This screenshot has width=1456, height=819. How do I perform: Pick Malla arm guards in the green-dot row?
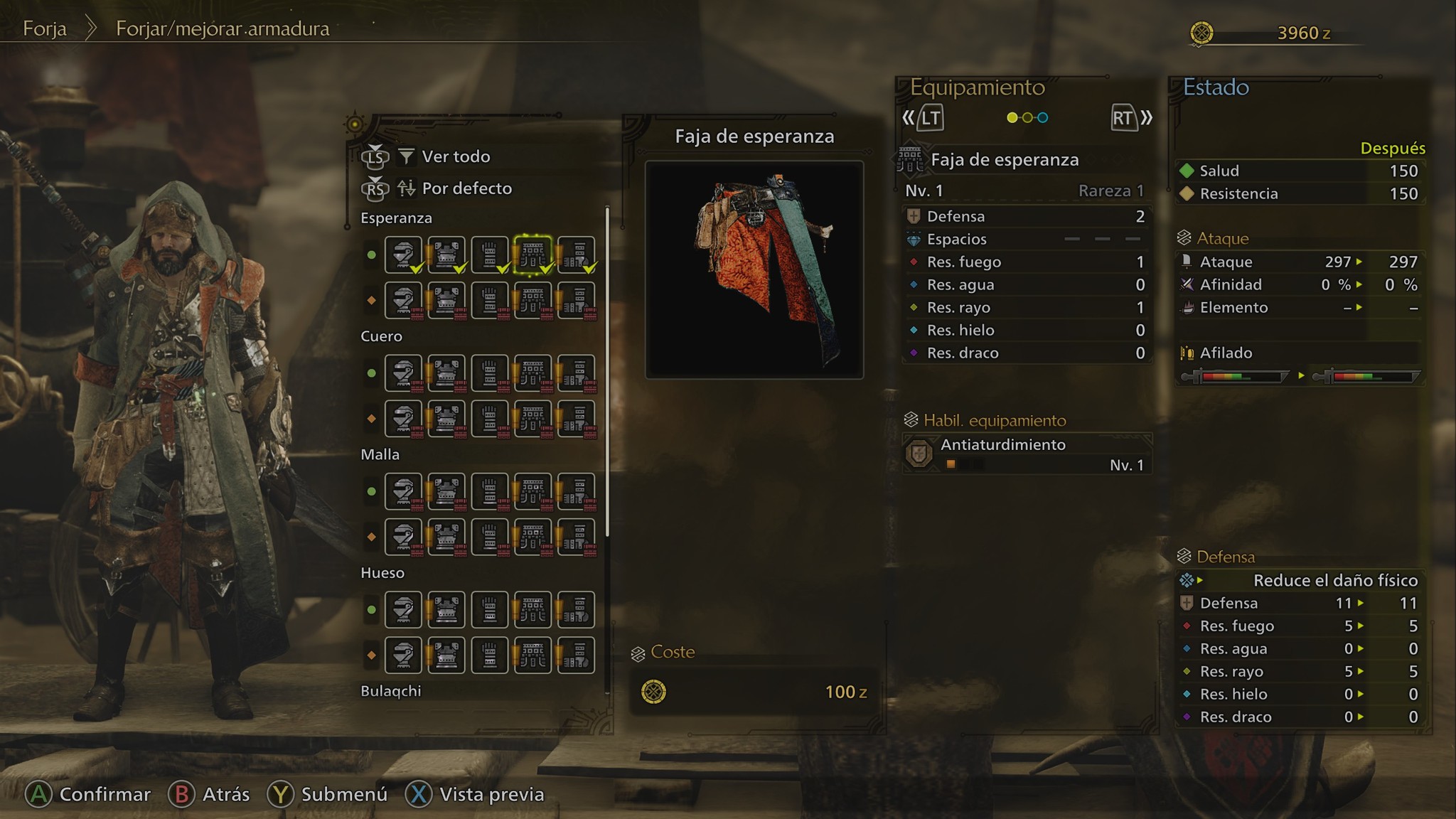click(x=490, y=491)
